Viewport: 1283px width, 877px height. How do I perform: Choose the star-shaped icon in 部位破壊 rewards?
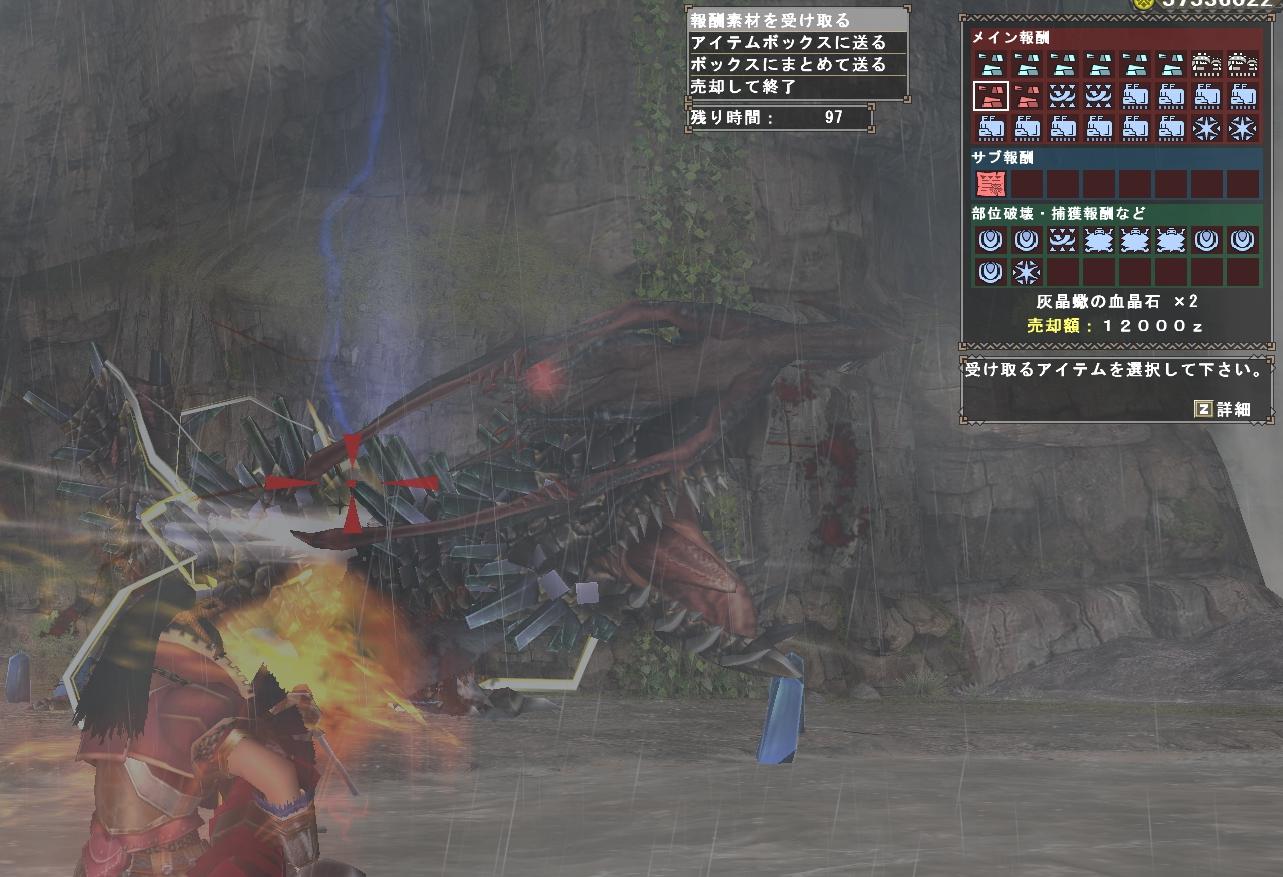point(1026,272)
